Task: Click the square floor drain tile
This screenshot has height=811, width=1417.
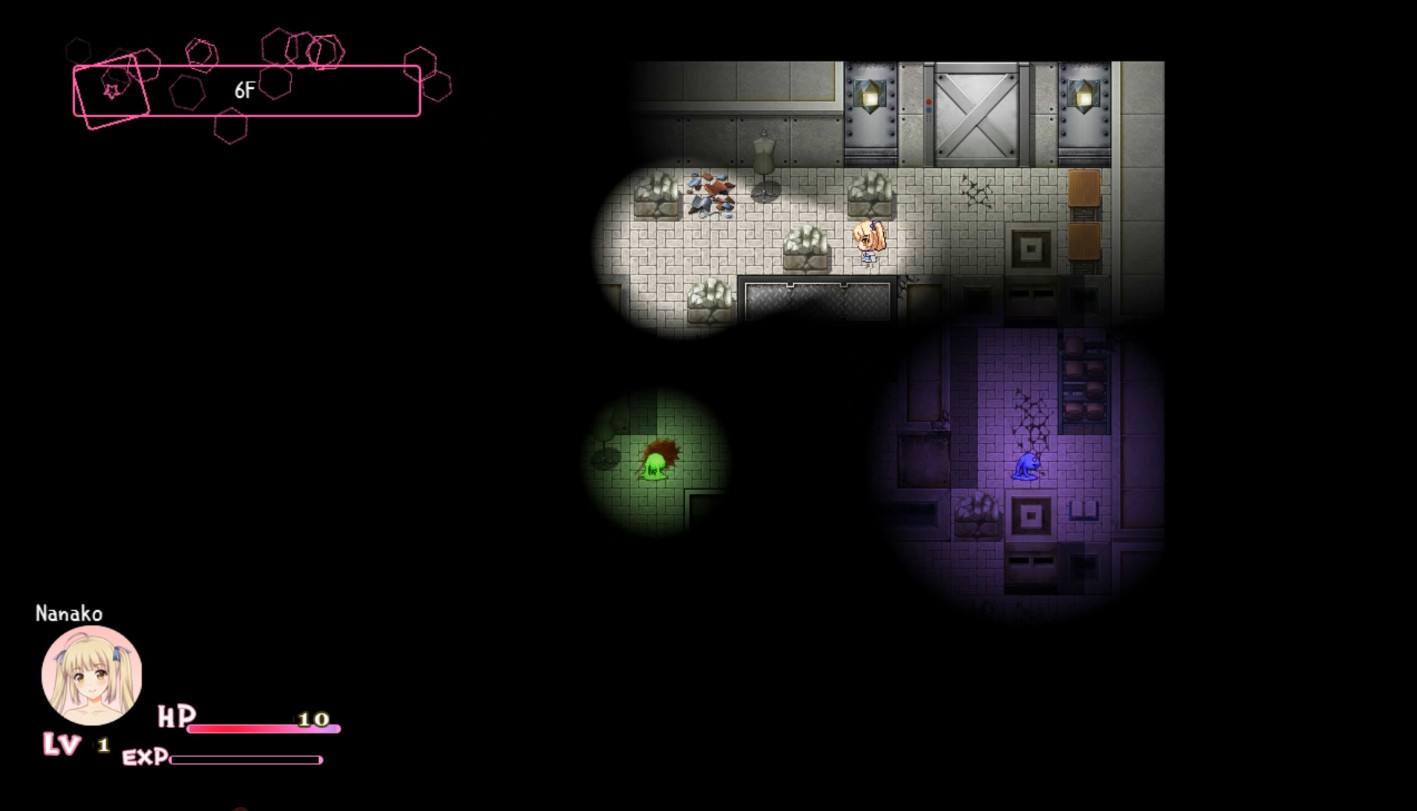Action: point(1029,246)
